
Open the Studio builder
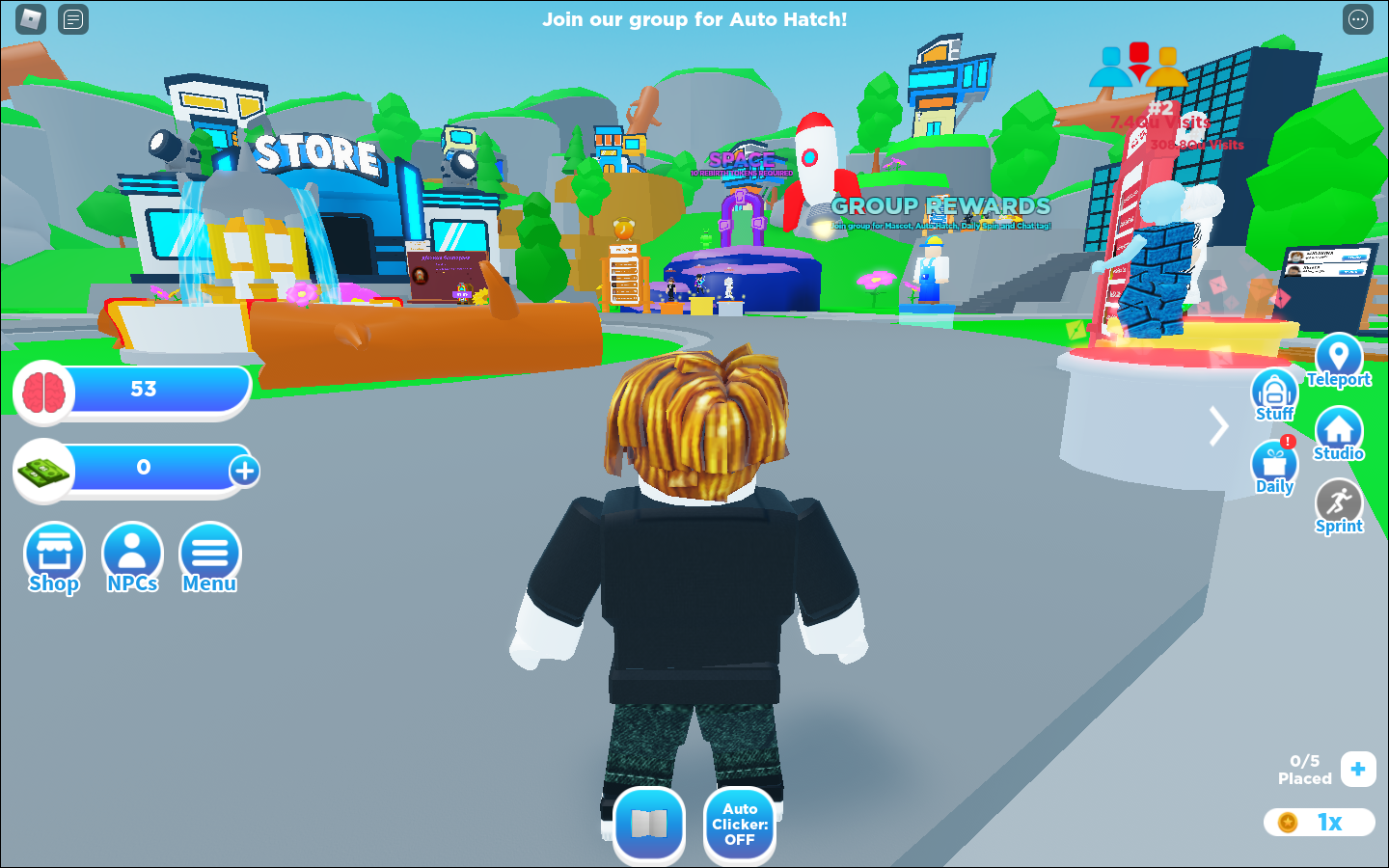[x=1339, y=427]
